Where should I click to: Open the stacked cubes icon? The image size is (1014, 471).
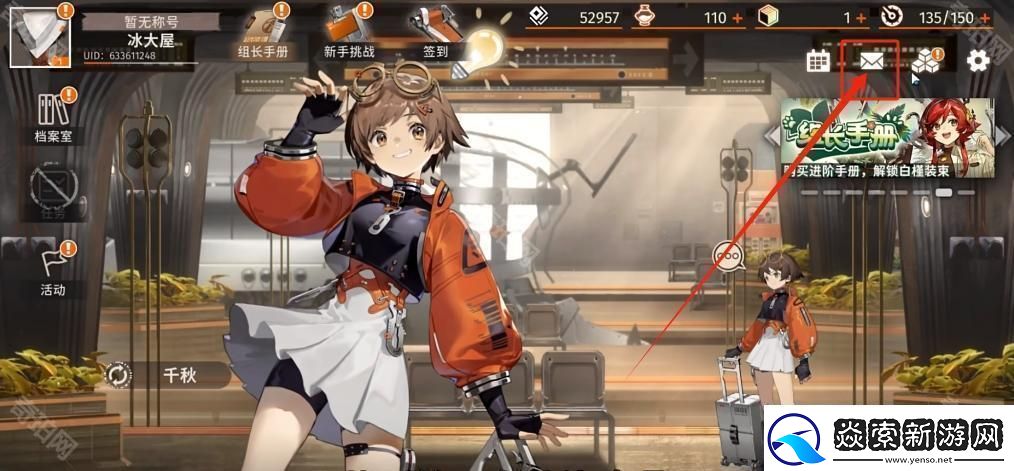[x=925, y=63]
